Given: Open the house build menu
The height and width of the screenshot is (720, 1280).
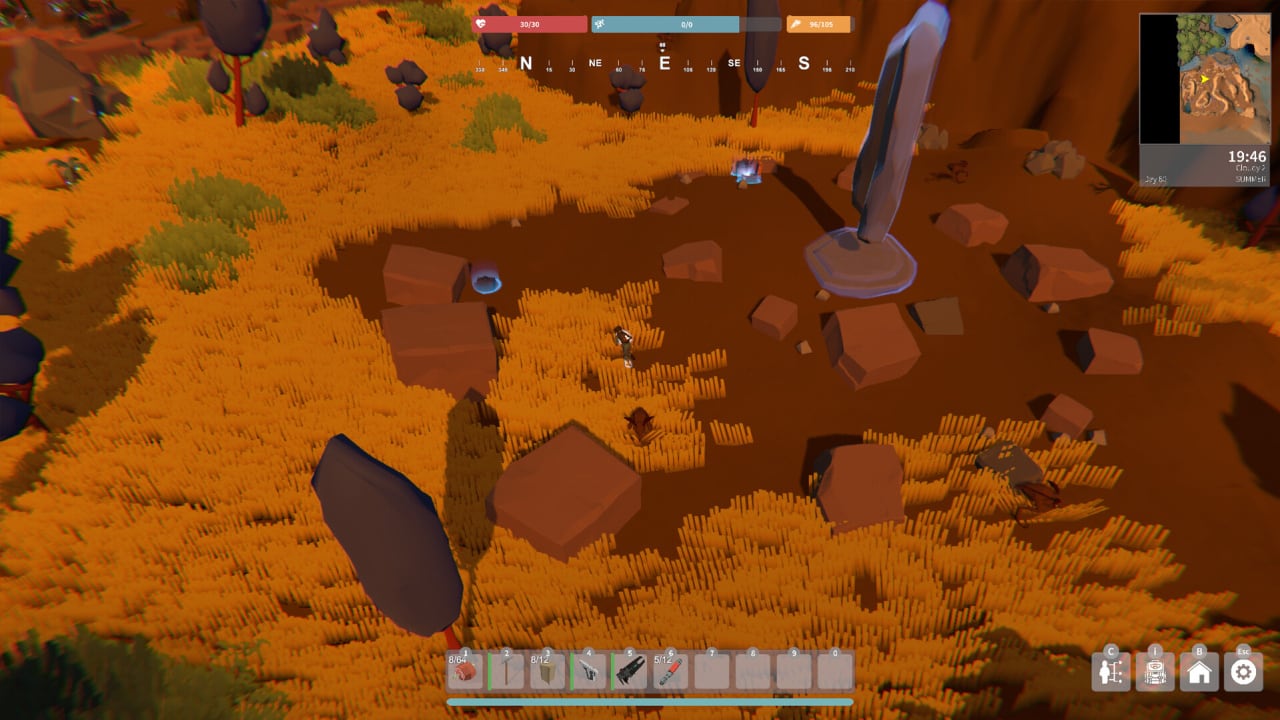Looking at the screenshot, I should (1199, 672).
